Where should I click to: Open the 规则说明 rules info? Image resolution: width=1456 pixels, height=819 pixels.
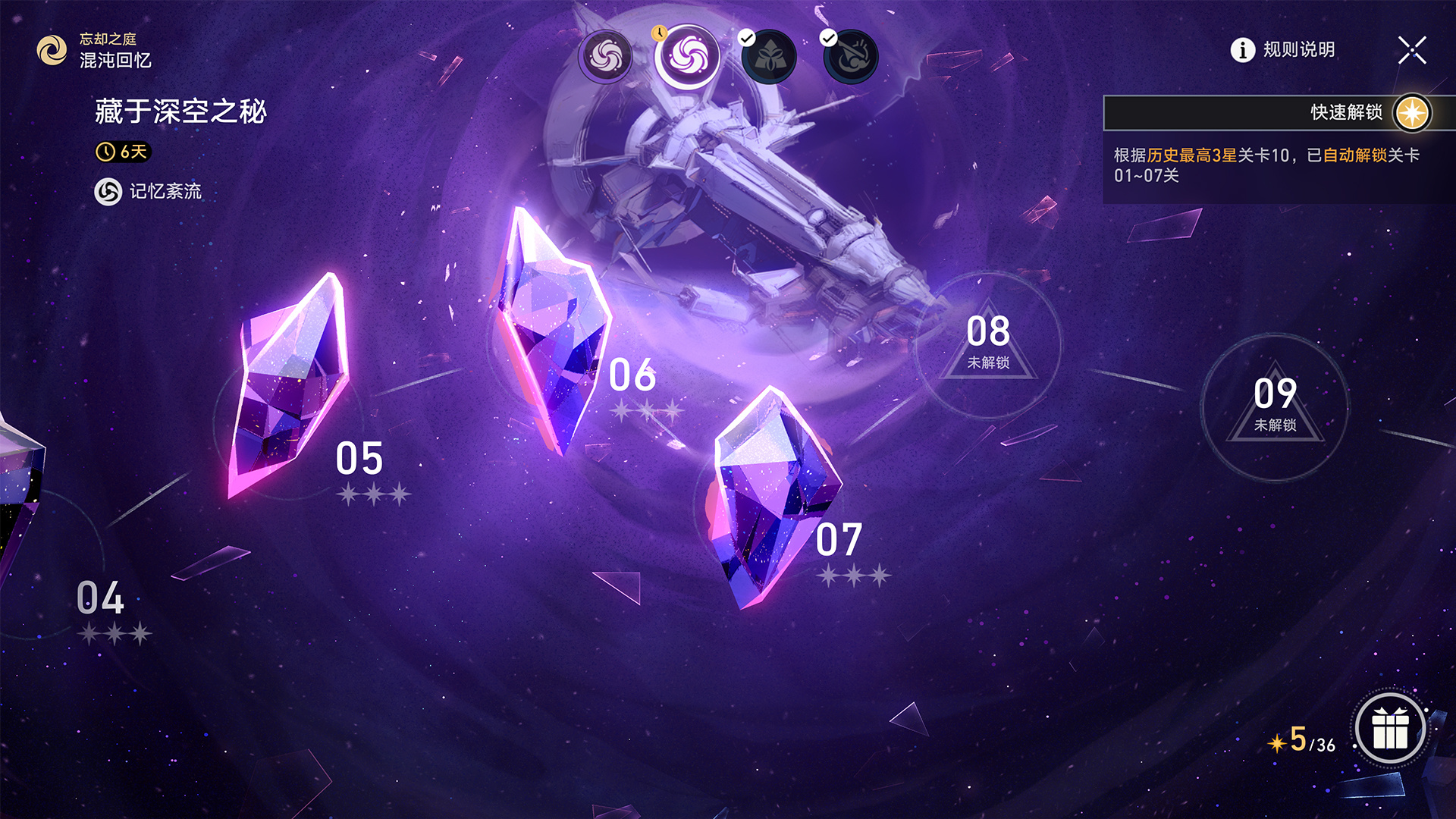pyautogui.click(x=1282, y=50)
